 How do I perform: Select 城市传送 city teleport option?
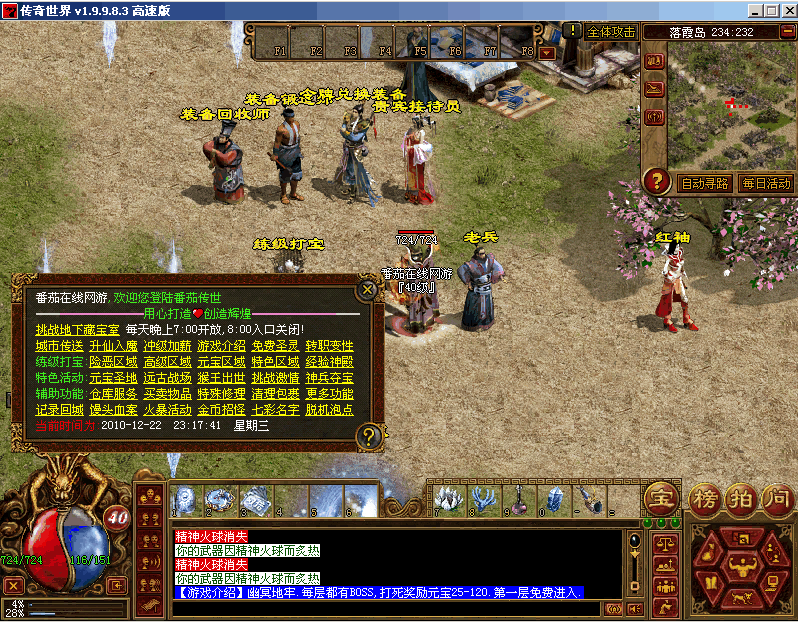tap(60, 345)
